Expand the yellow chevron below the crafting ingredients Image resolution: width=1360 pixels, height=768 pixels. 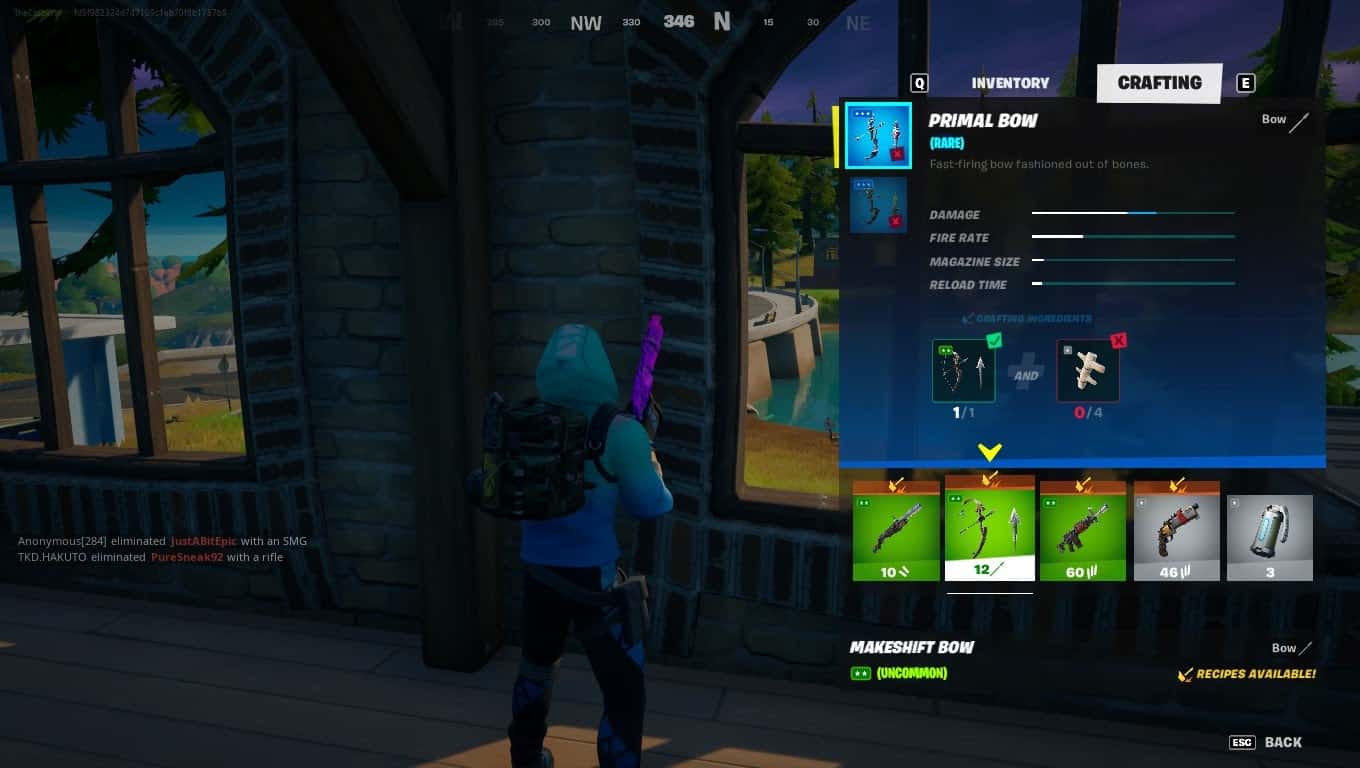989,452
